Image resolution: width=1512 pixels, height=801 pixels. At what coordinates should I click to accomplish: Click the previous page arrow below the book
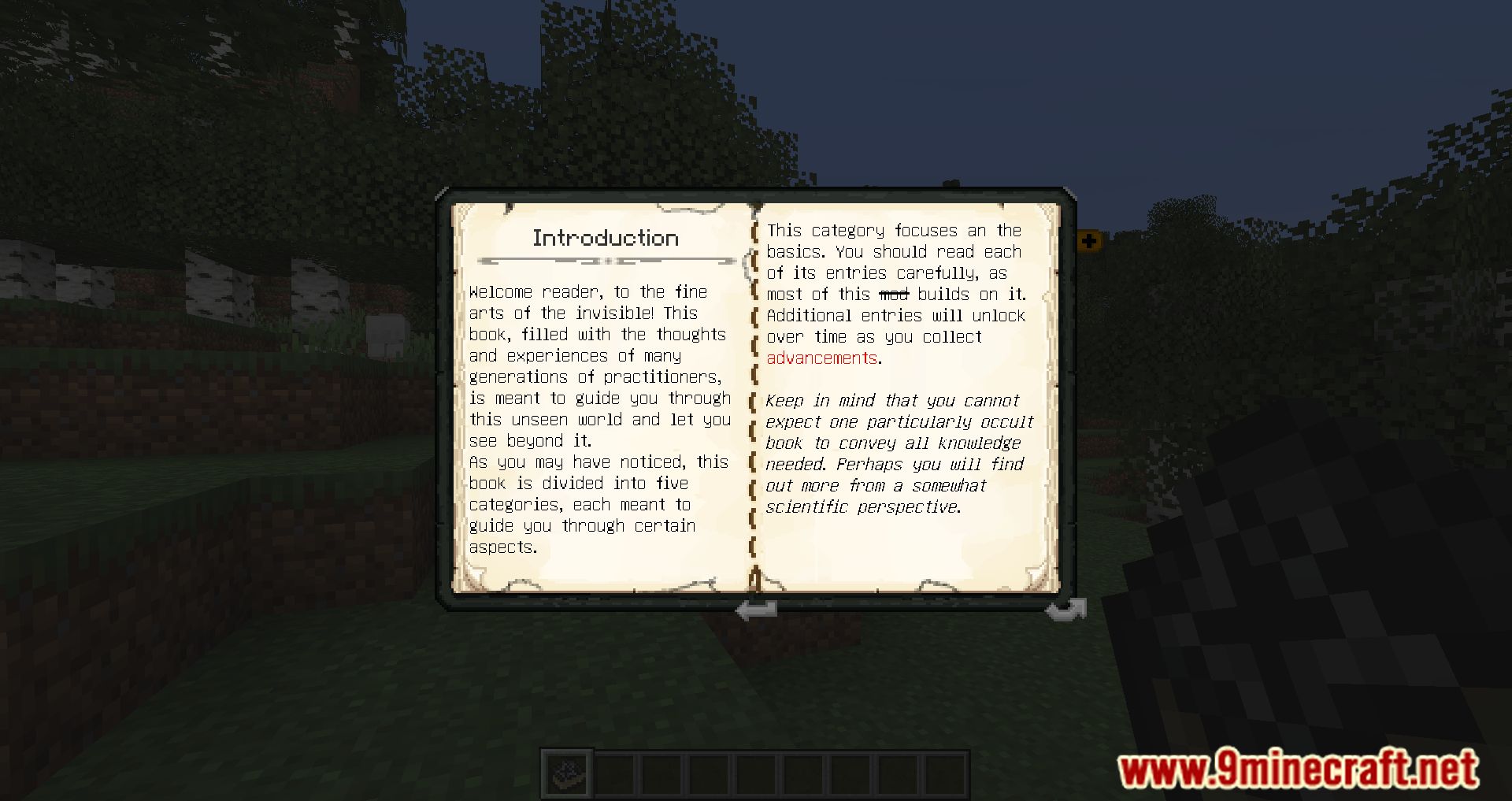[x=754, y=609]
